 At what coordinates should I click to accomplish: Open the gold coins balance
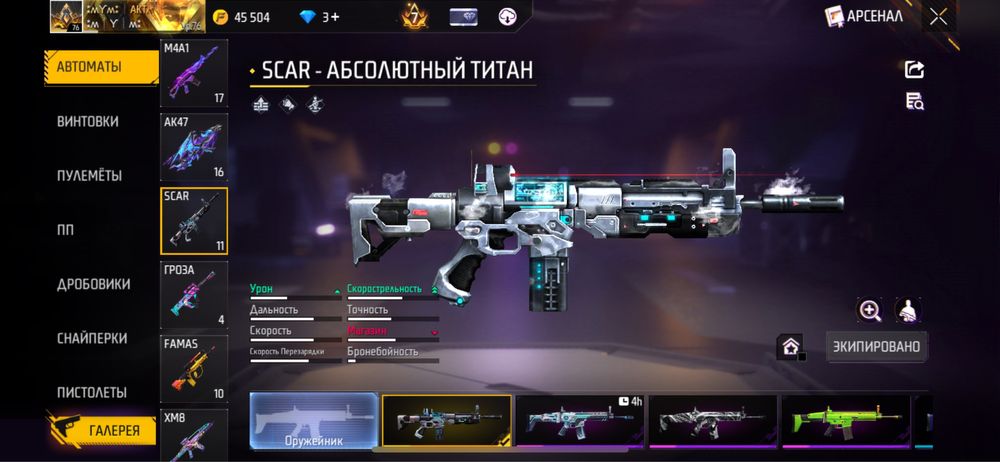pyautogui.click(x=239, y=17)
